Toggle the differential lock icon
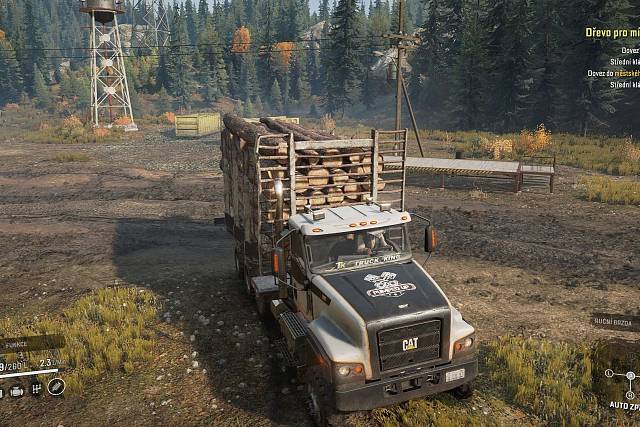640x427 pixels. [56, 386]
